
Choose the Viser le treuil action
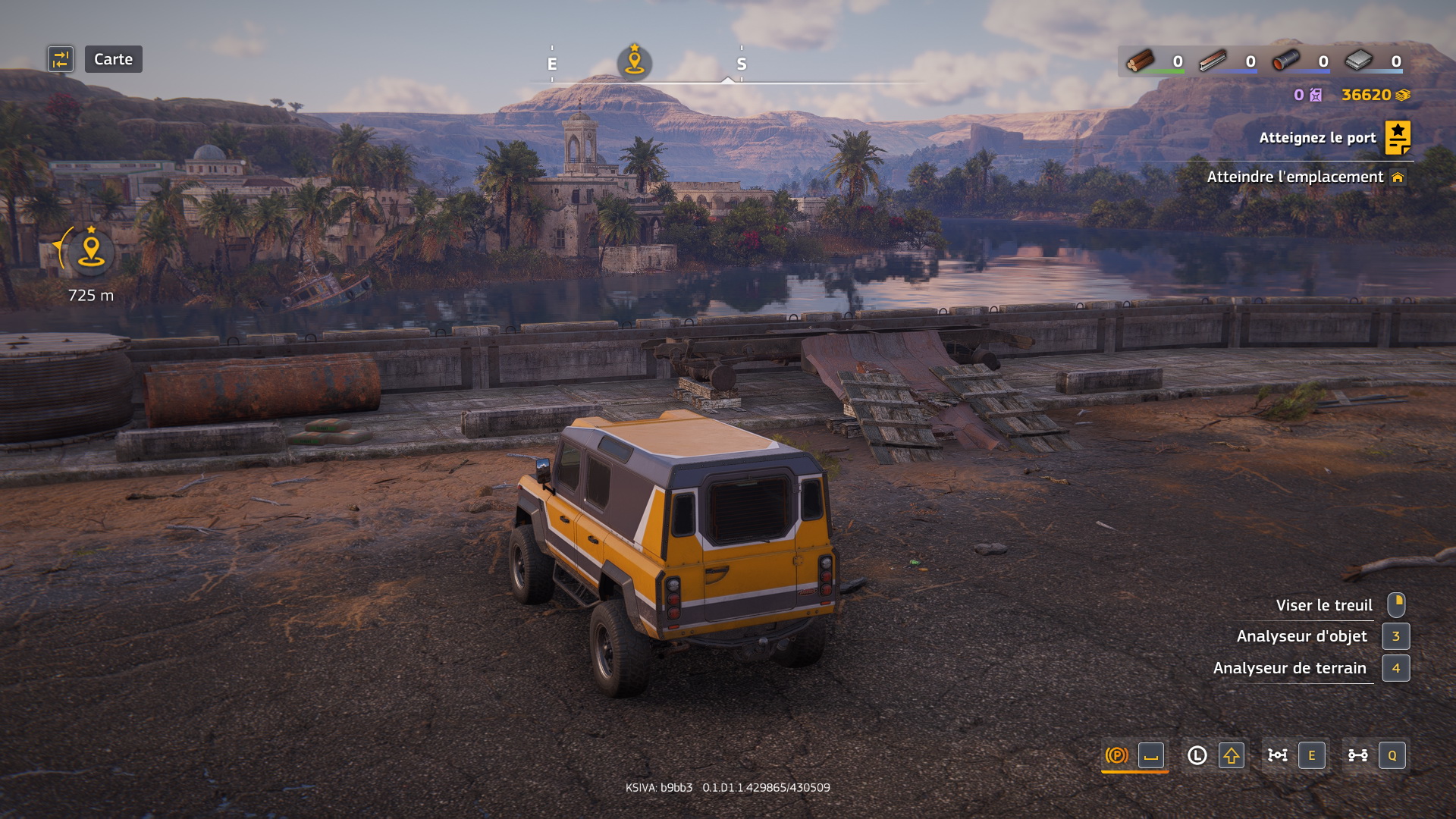click(x=1323, y=605)
